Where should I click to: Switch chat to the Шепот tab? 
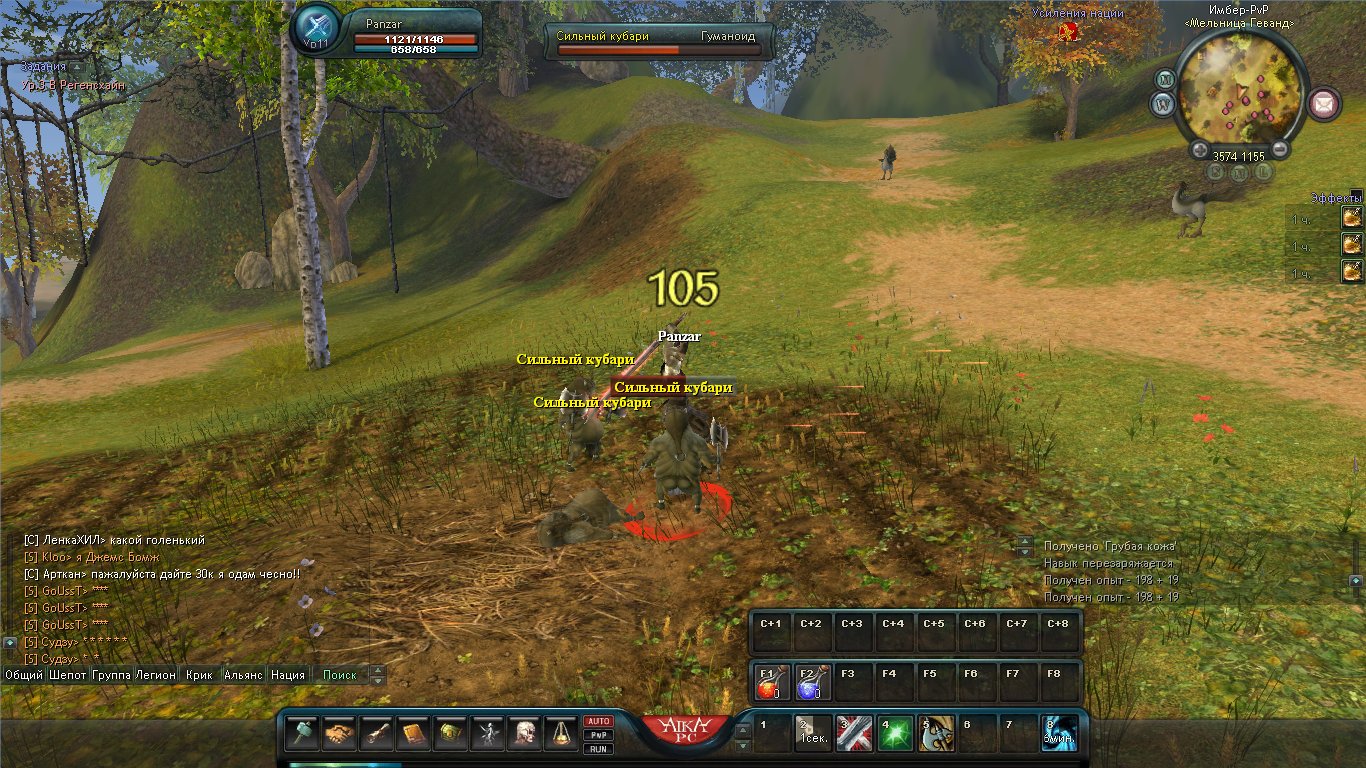(x=68, y=675)
